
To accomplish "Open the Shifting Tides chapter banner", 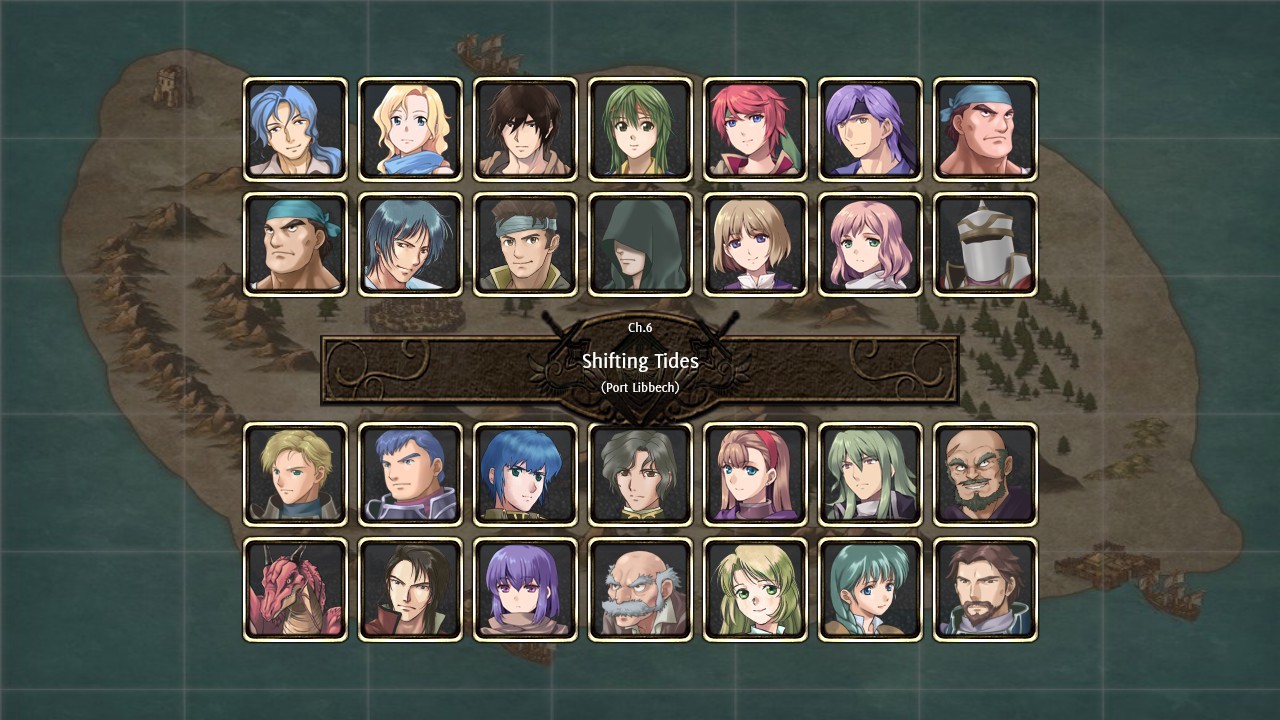I will (x=640, y=361).
